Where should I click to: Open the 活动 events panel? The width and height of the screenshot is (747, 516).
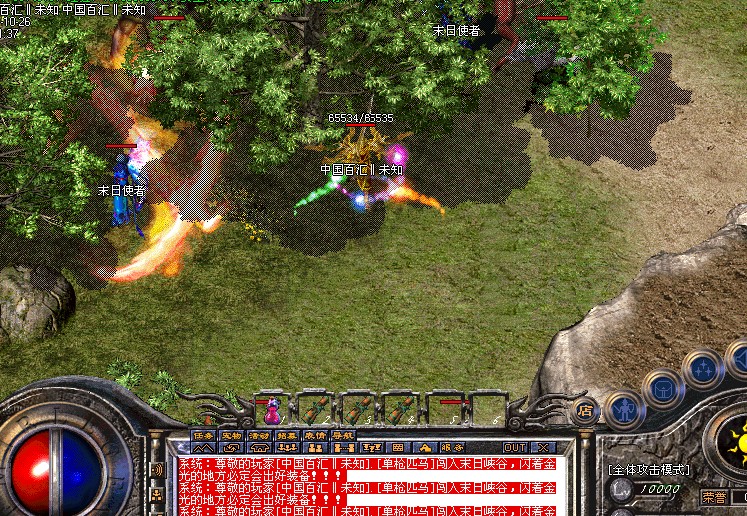coord(260,435)
